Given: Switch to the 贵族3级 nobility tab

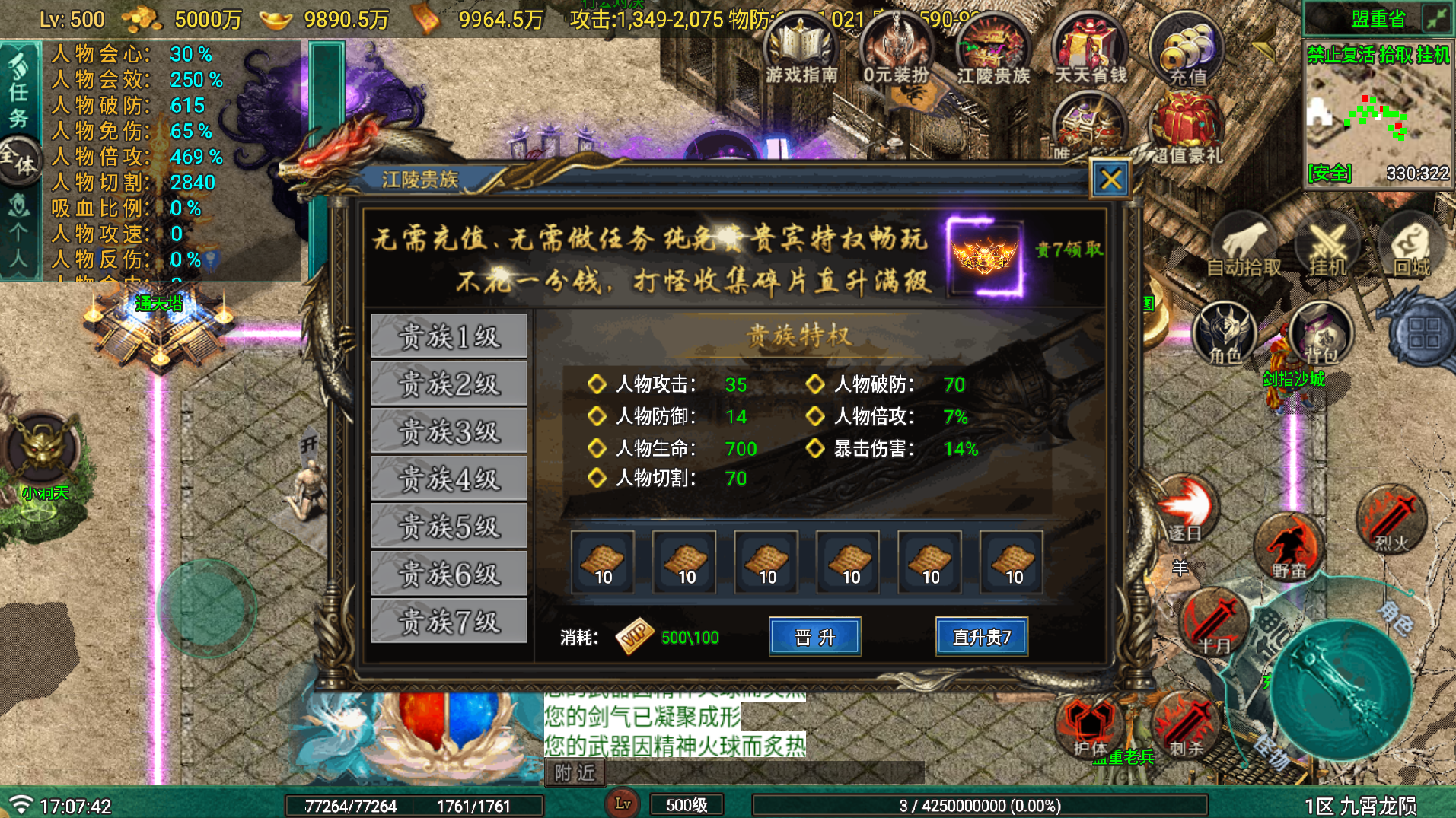Looking at the screenshot, I should [x=448, y=430].
